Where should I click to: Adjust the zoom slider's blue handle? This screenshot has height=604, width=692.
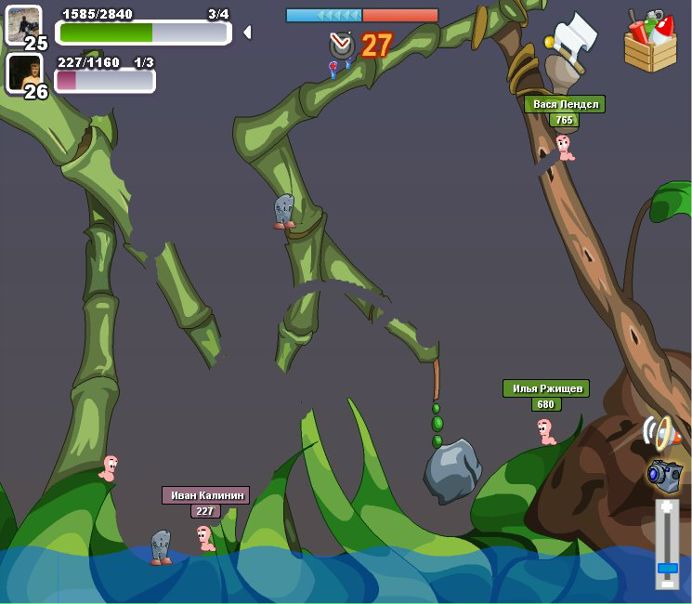pyautogui.click(x=667, y=568)
